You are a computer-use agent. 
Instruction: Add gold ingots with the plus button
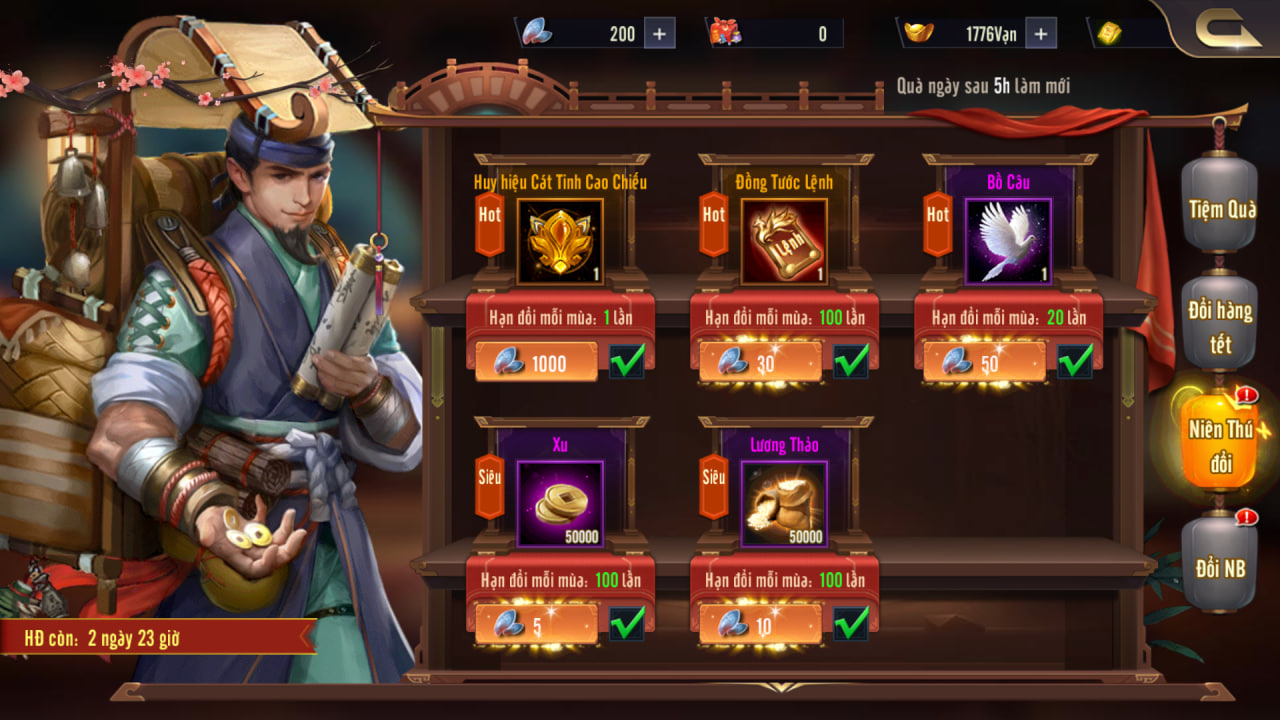pyautogui.click(x=1040, y=34)
